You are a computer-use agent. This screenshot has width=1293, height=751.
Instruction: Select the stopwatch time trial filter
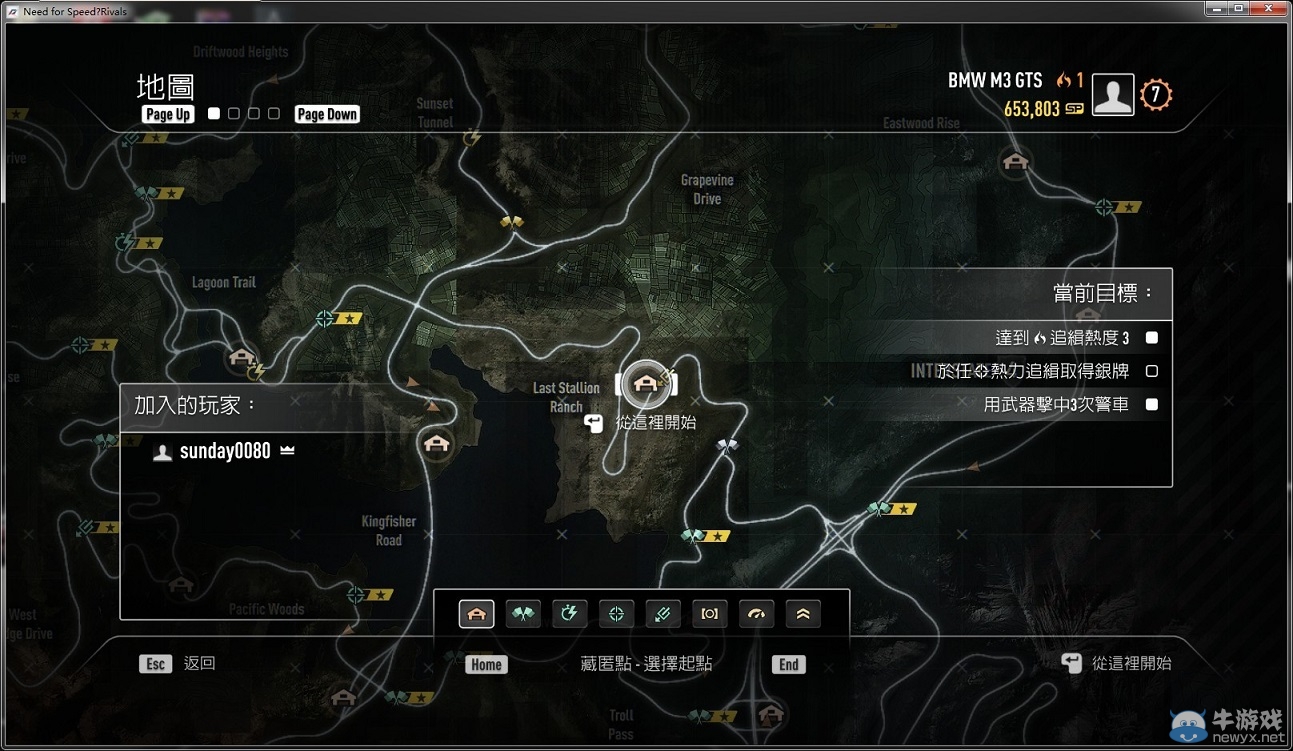(570, 614)
